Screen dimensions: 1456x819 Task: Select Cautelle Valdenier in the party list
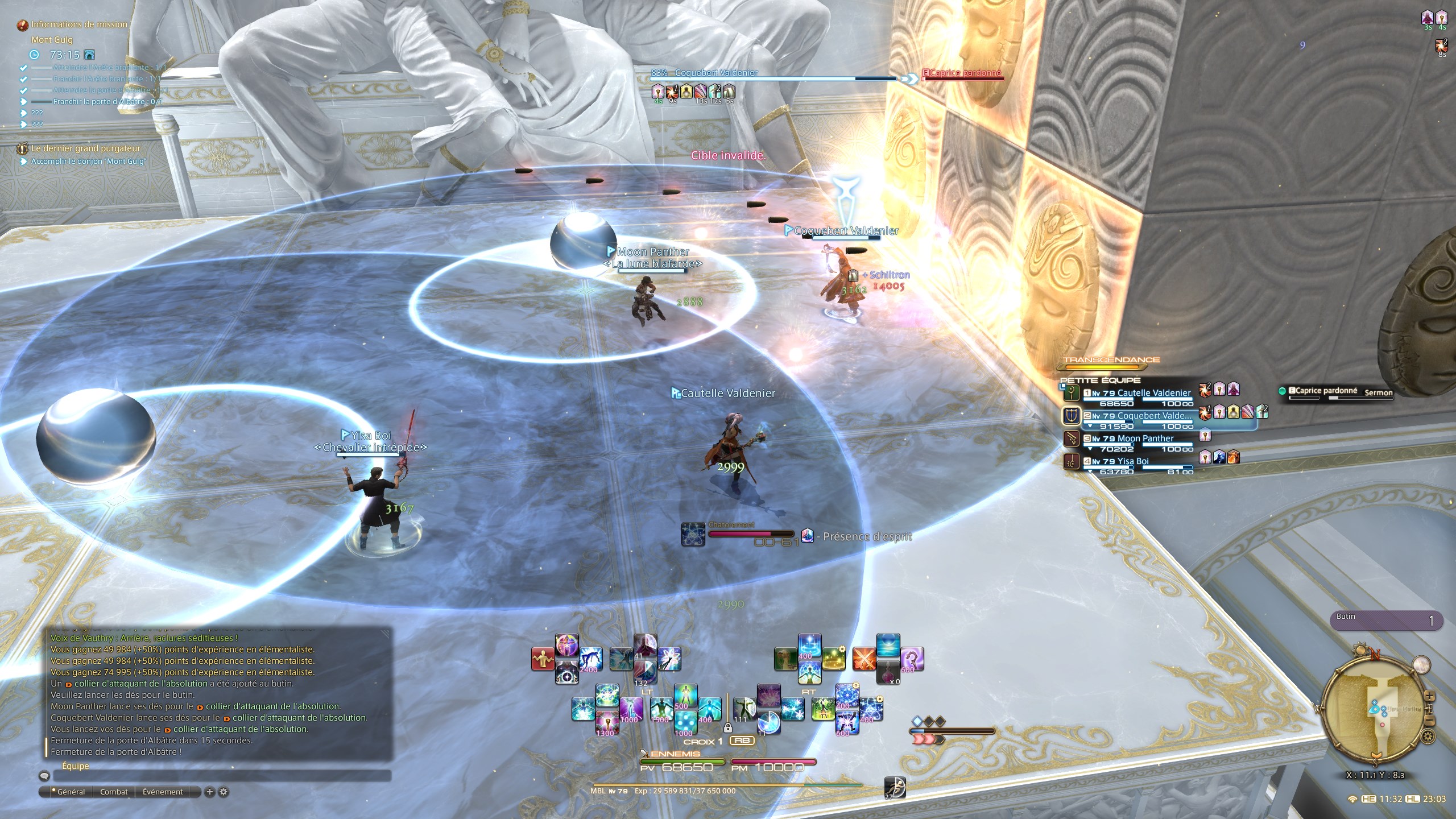tap(1153, 393)
